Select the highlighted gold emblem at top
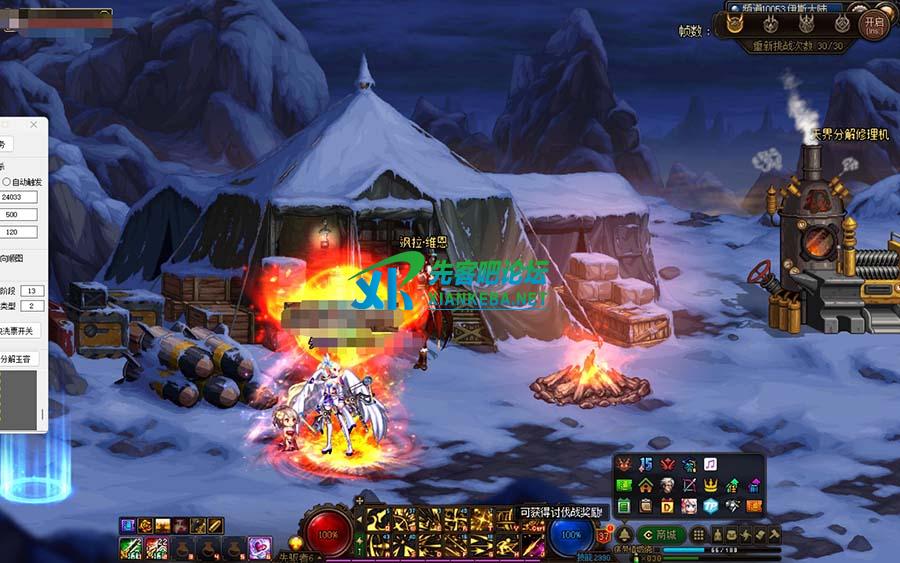Viewport: 900px width, 563px height. click(x=735, y=26)
